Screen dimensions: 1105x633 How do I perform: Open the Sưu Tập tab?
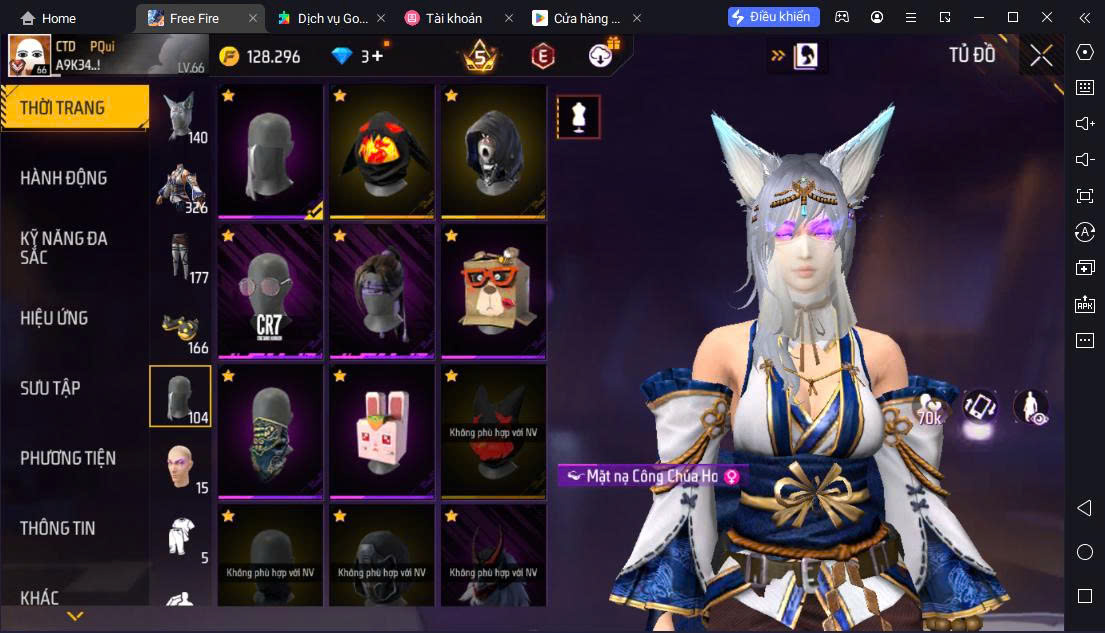pos(50,388)
